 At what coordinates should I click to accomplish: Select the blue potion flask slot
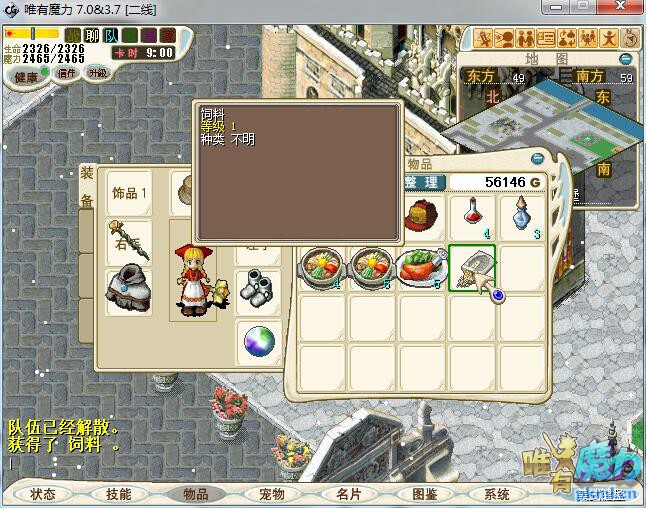point(521,217)
